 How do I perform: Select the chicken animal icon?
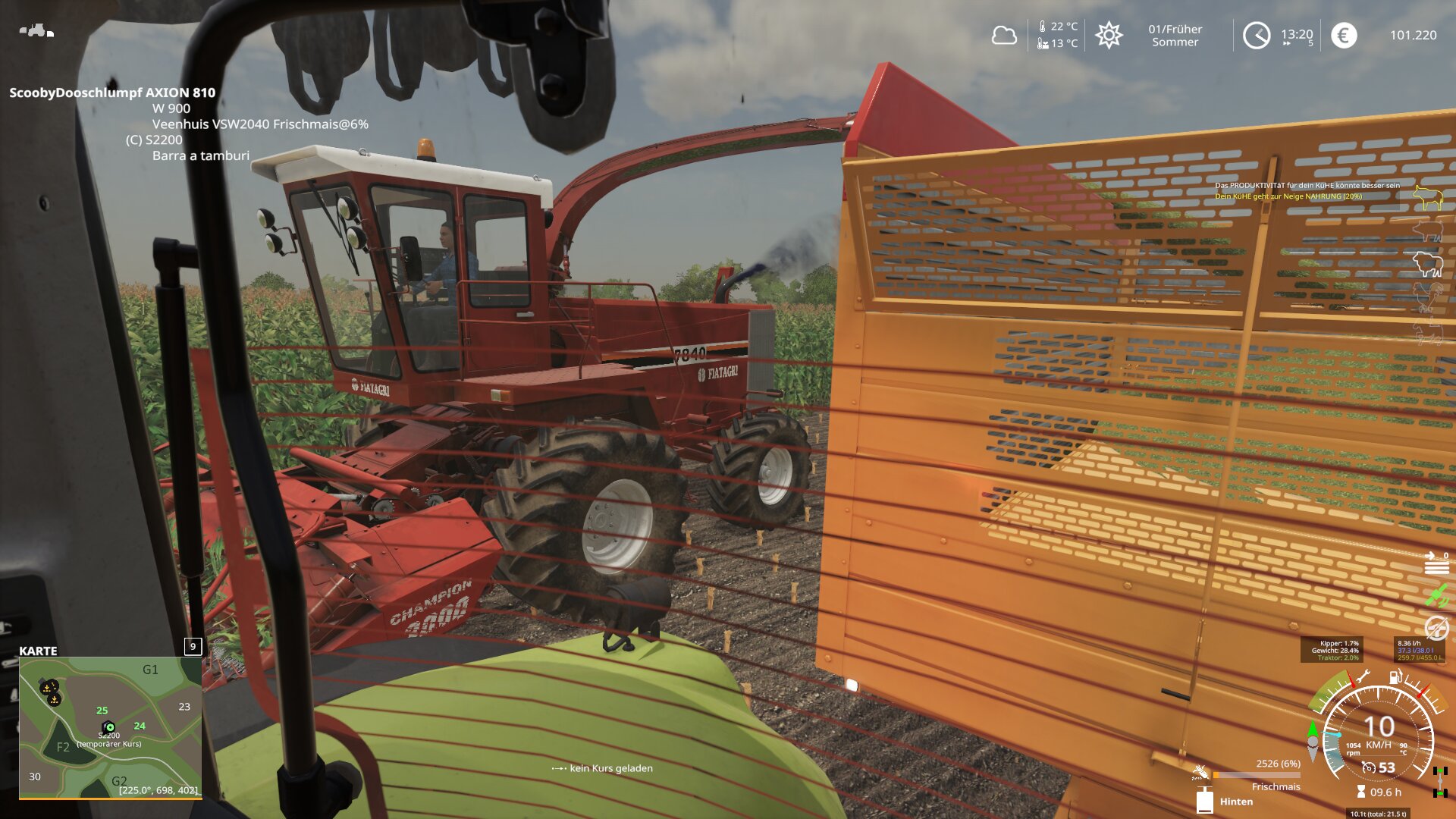pyautogui.click(x=1427, y=297)
